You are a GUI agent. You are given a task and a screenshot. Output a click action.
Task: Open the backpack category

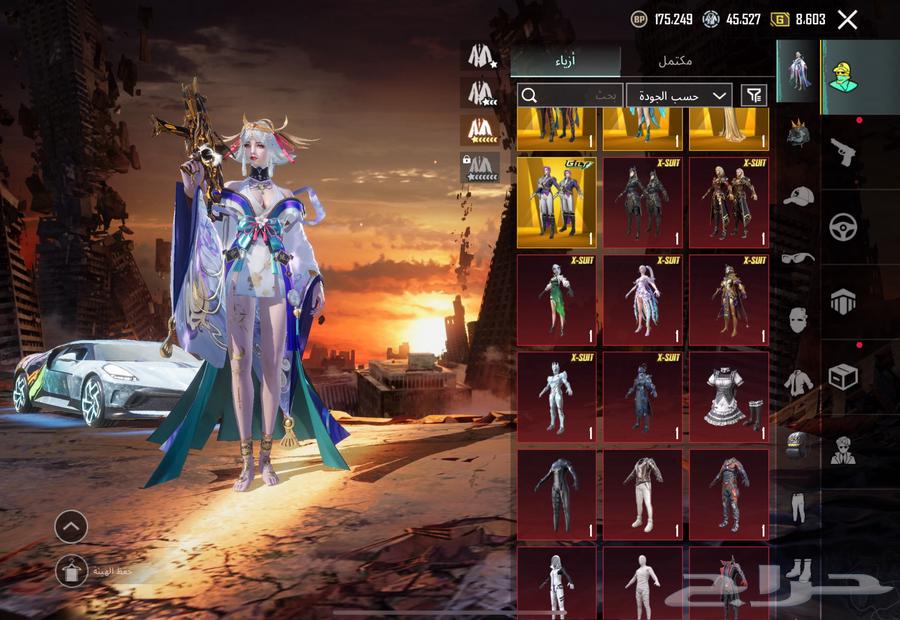coord(797,443)
